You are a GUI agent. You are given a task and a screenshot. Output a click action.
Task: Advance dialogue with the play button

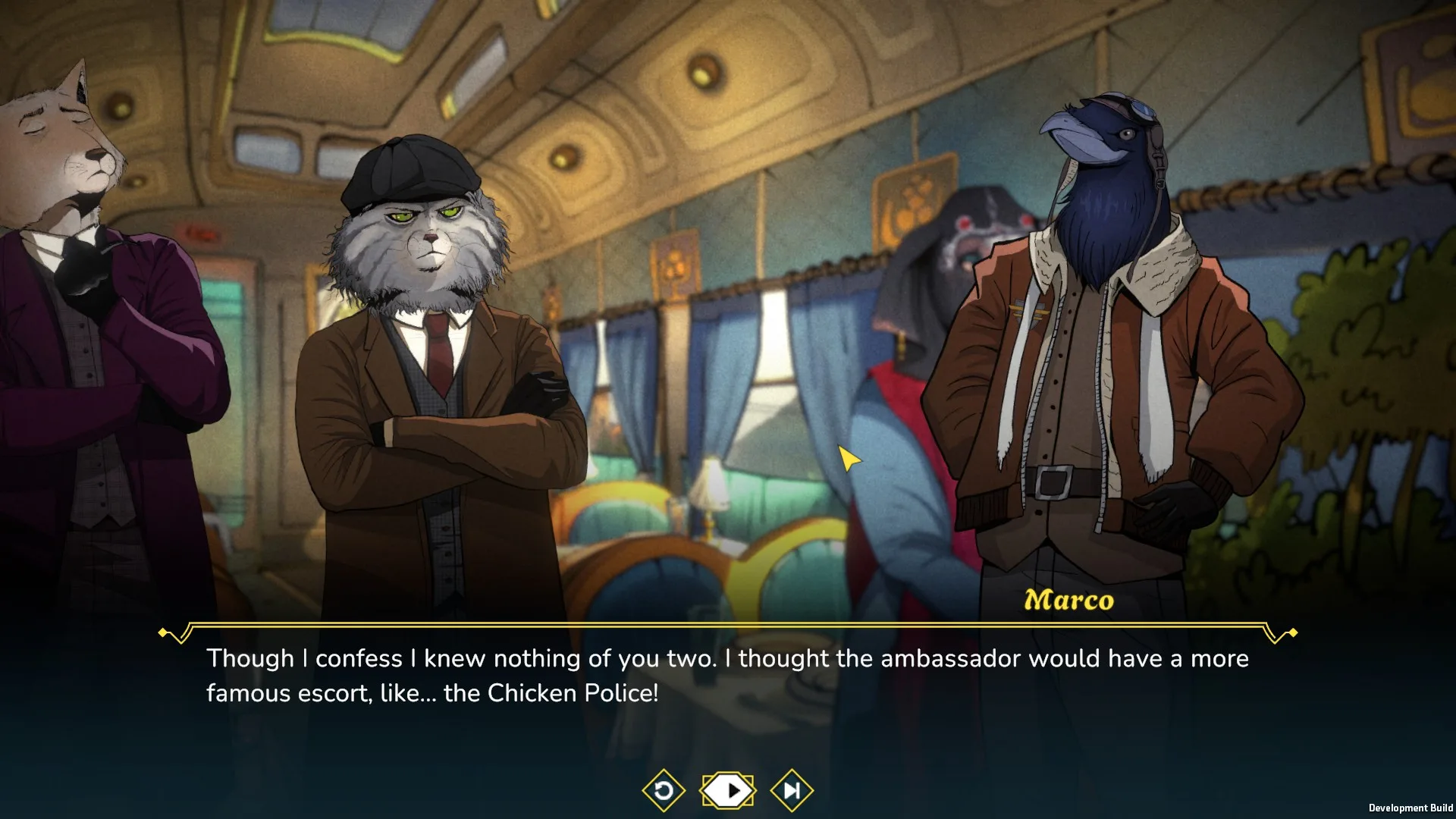point(728,791)
